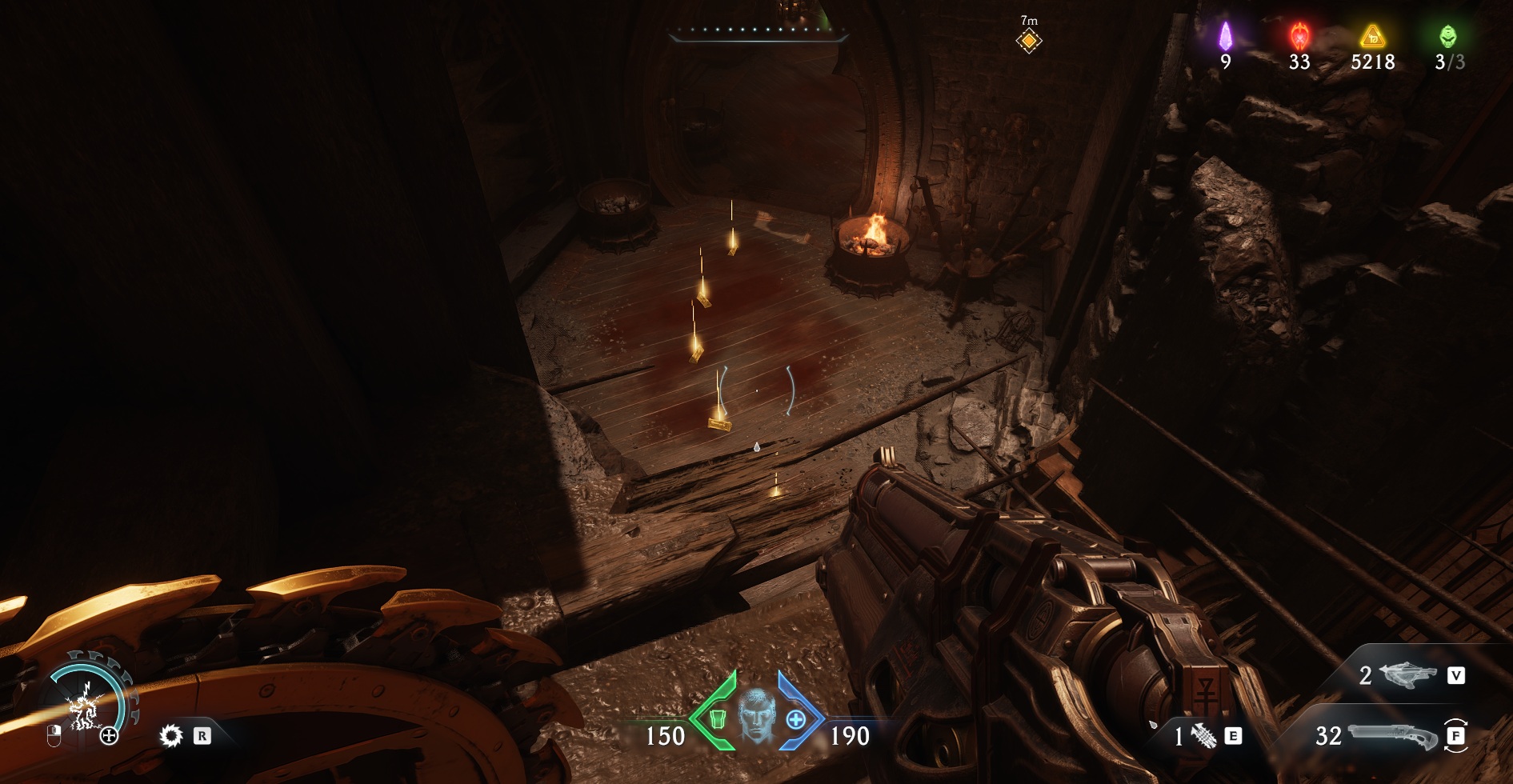Screen dimensions: 1513x784
Task: Click the green secrets skull icon
Action: click(x=1448, y=36)
